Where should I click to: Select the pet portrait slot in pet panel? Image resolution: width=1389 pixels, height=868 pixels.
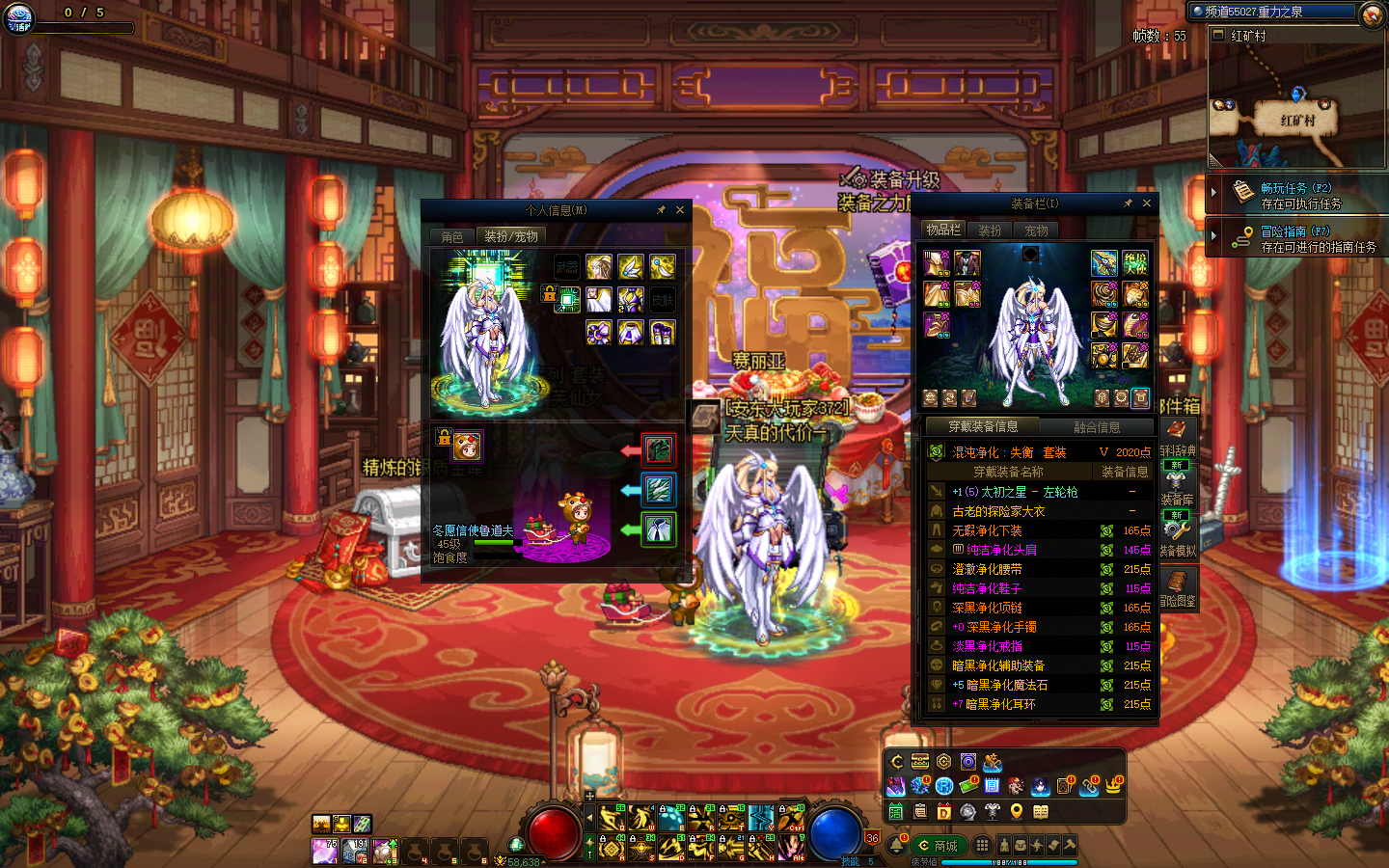tap(467, 446)
